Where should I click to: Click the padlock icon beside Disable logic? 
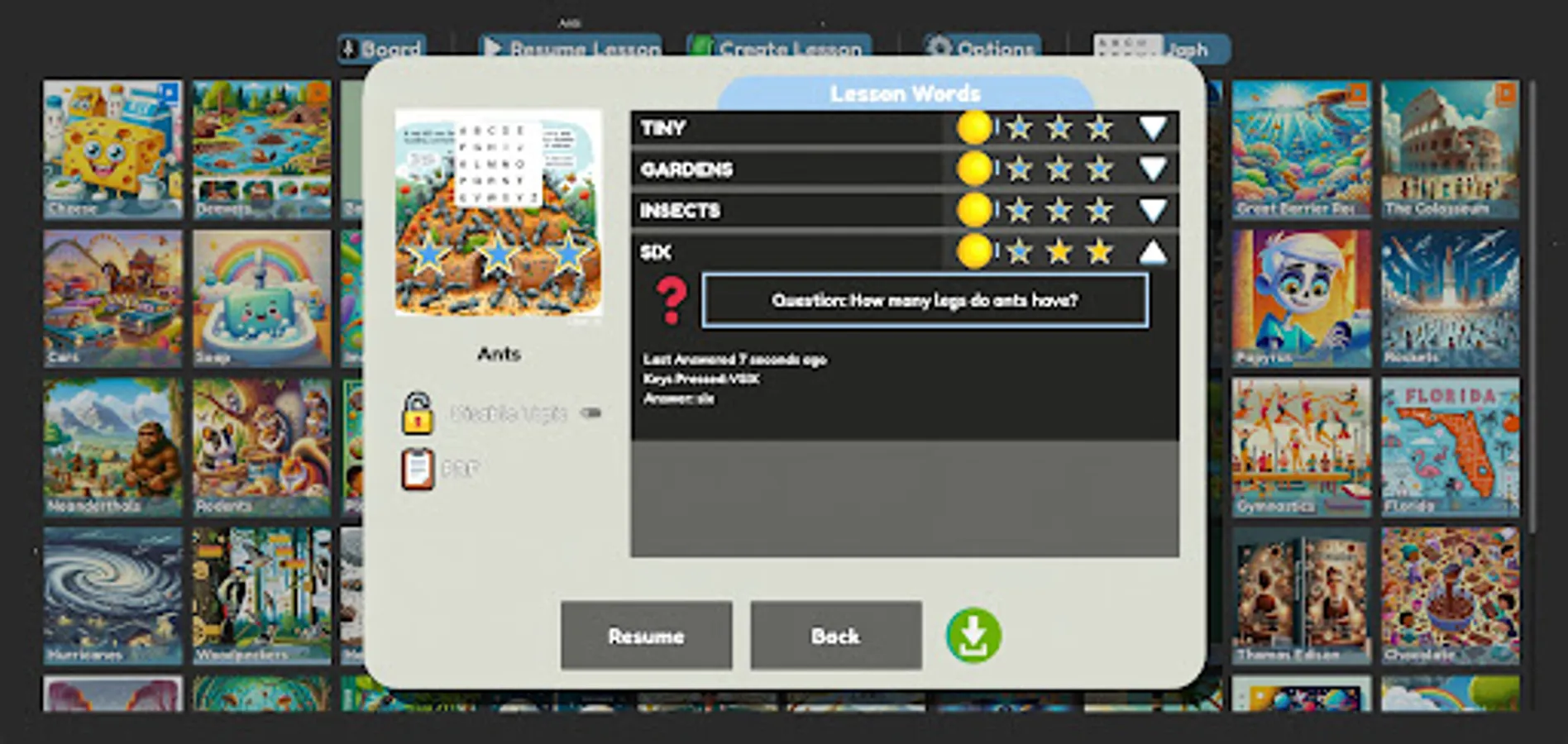(x=418, y=414)
